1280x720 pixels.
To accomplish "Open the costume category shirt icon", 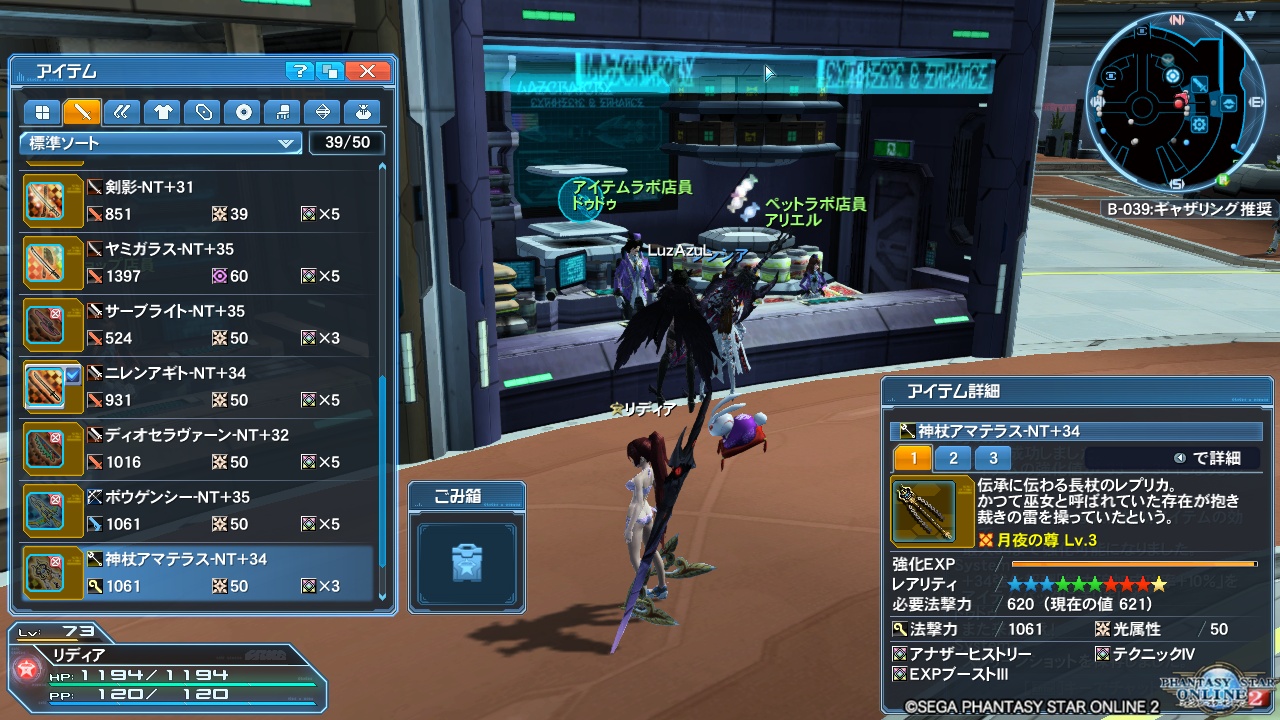I will [x=162, y=113].
